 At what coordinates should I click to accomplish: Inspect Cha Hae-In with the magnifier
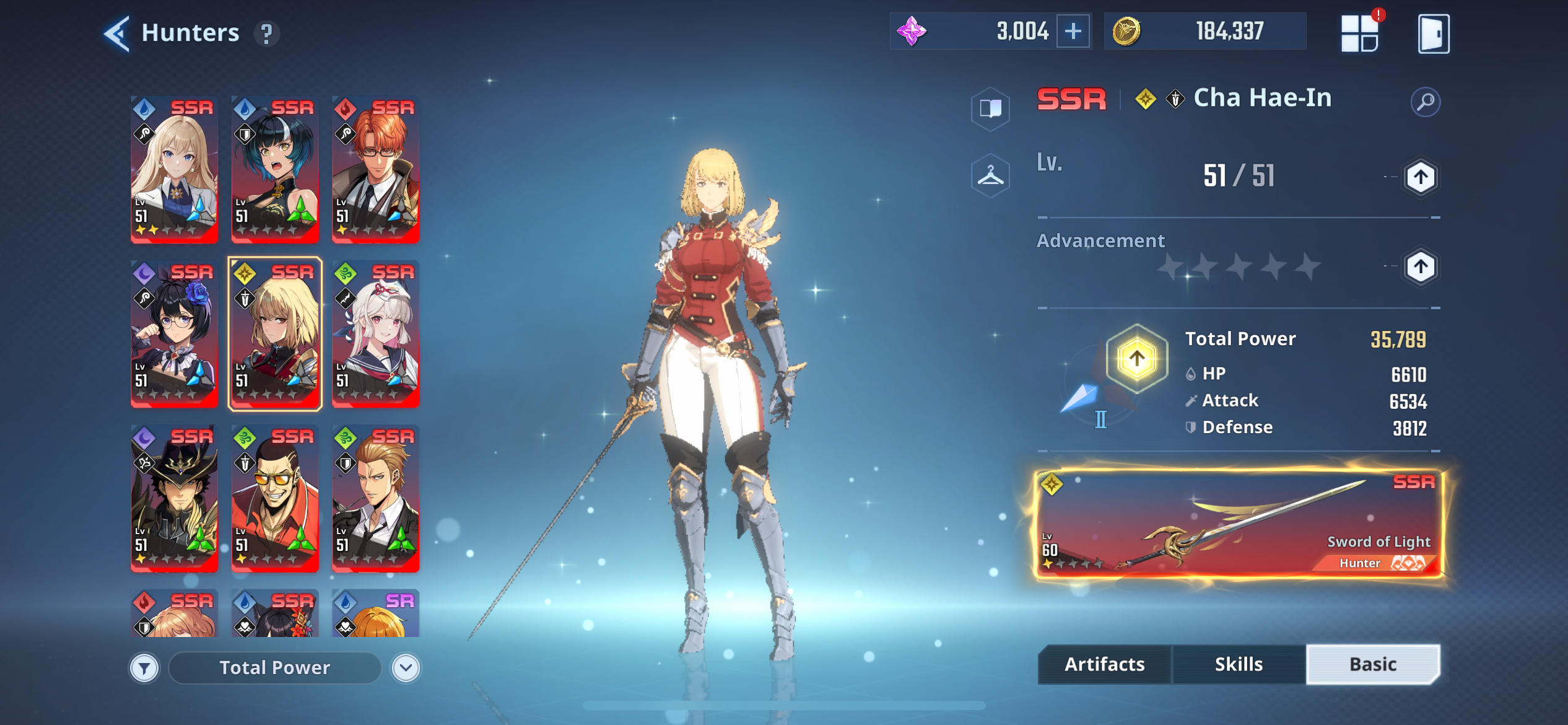coord(1425,102)
